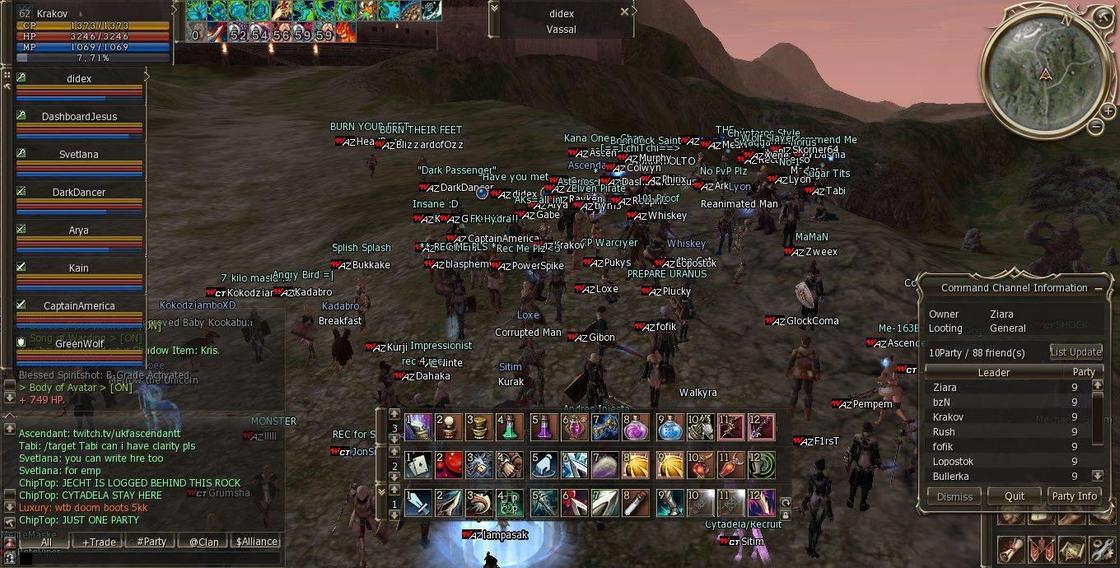Image resolution: width=1120 pixels, height=568 pixels.
Task: Select party member DashboardJesus
Action: click(x=79, y=117)
